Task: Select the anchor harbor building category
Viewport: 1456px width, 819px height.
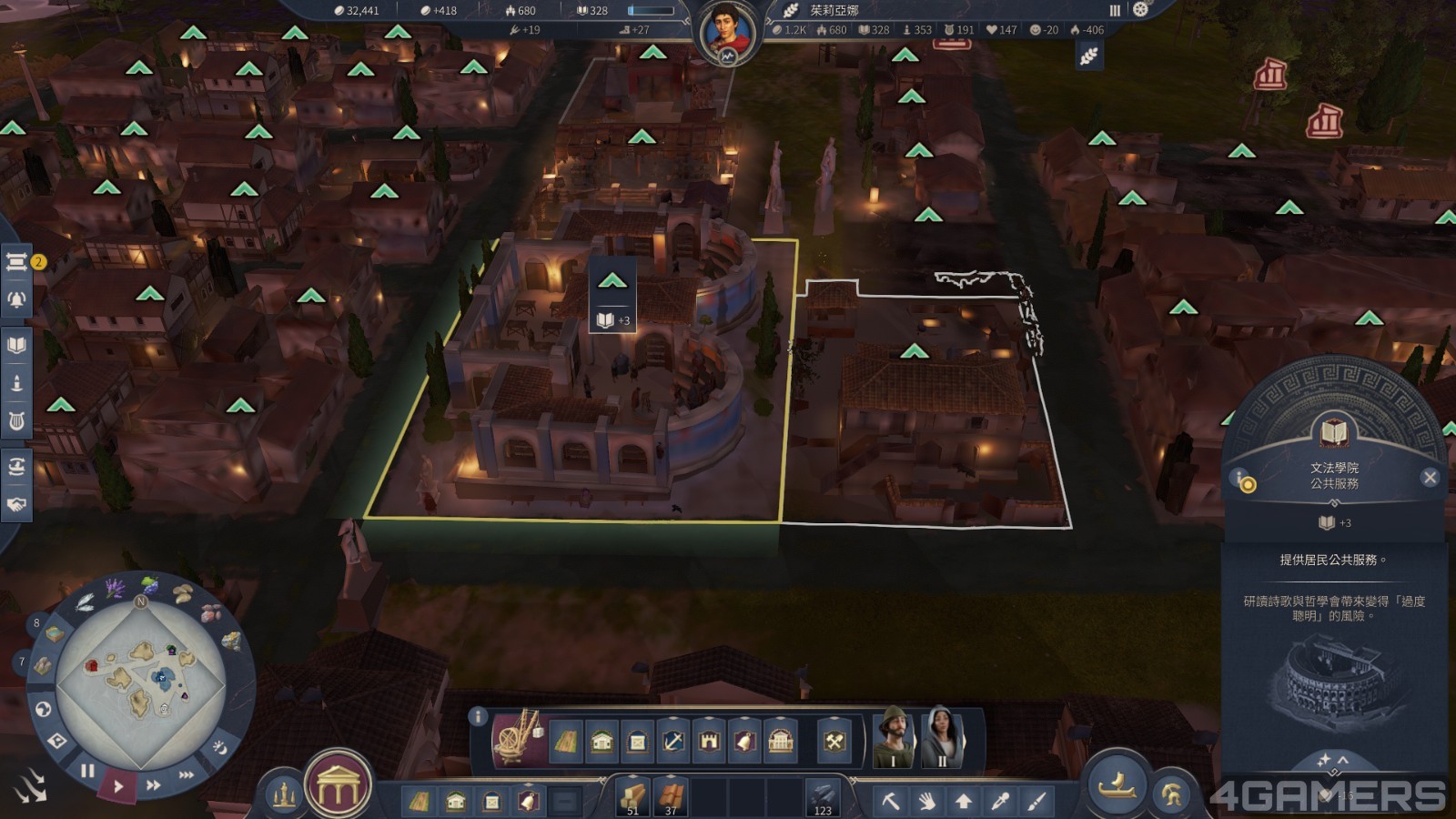Action: pyautogui.click(x=672, y=742)
